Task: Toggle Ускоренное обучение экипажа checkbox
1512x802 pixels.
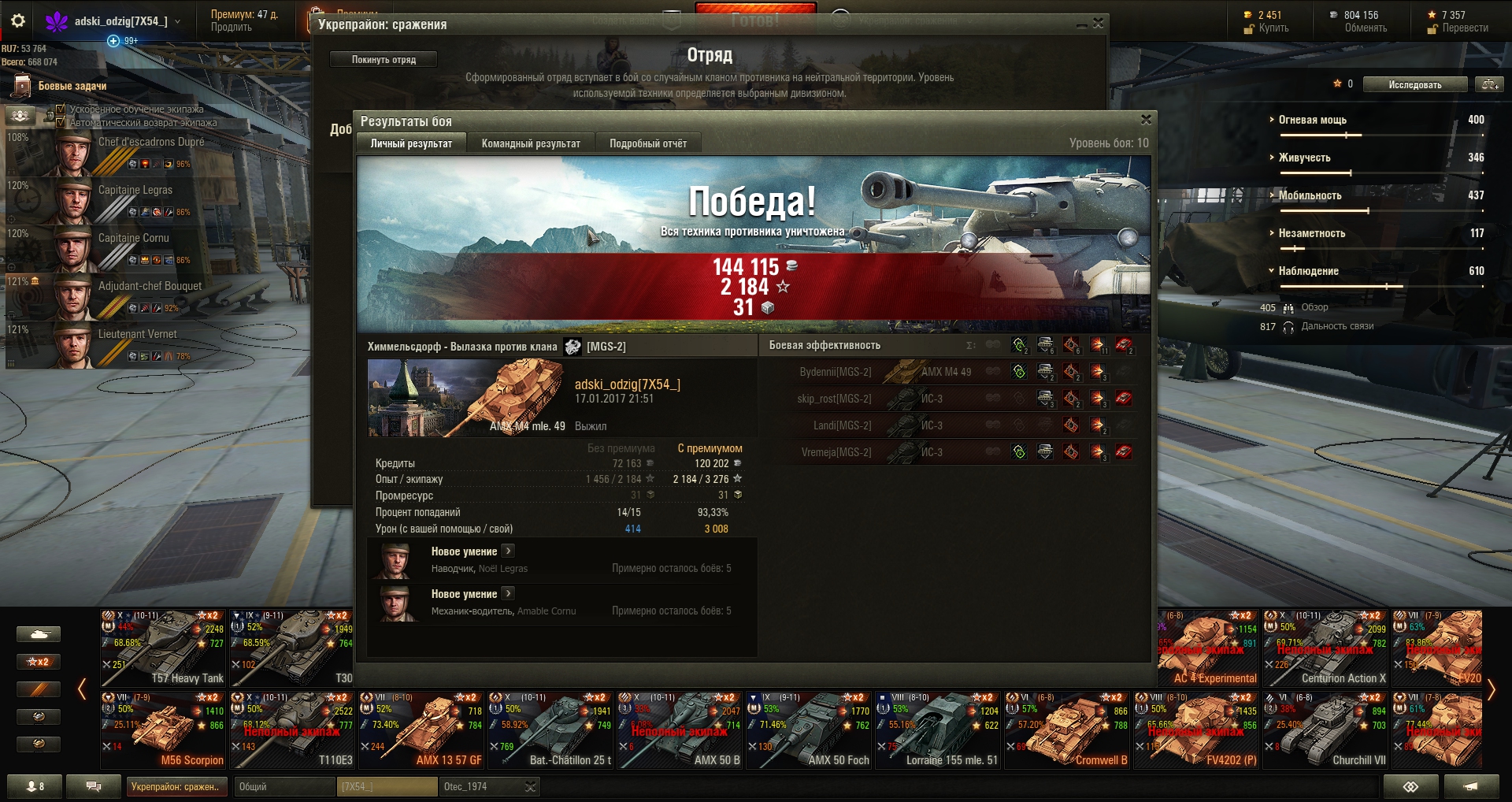Action: click(61, 110)
